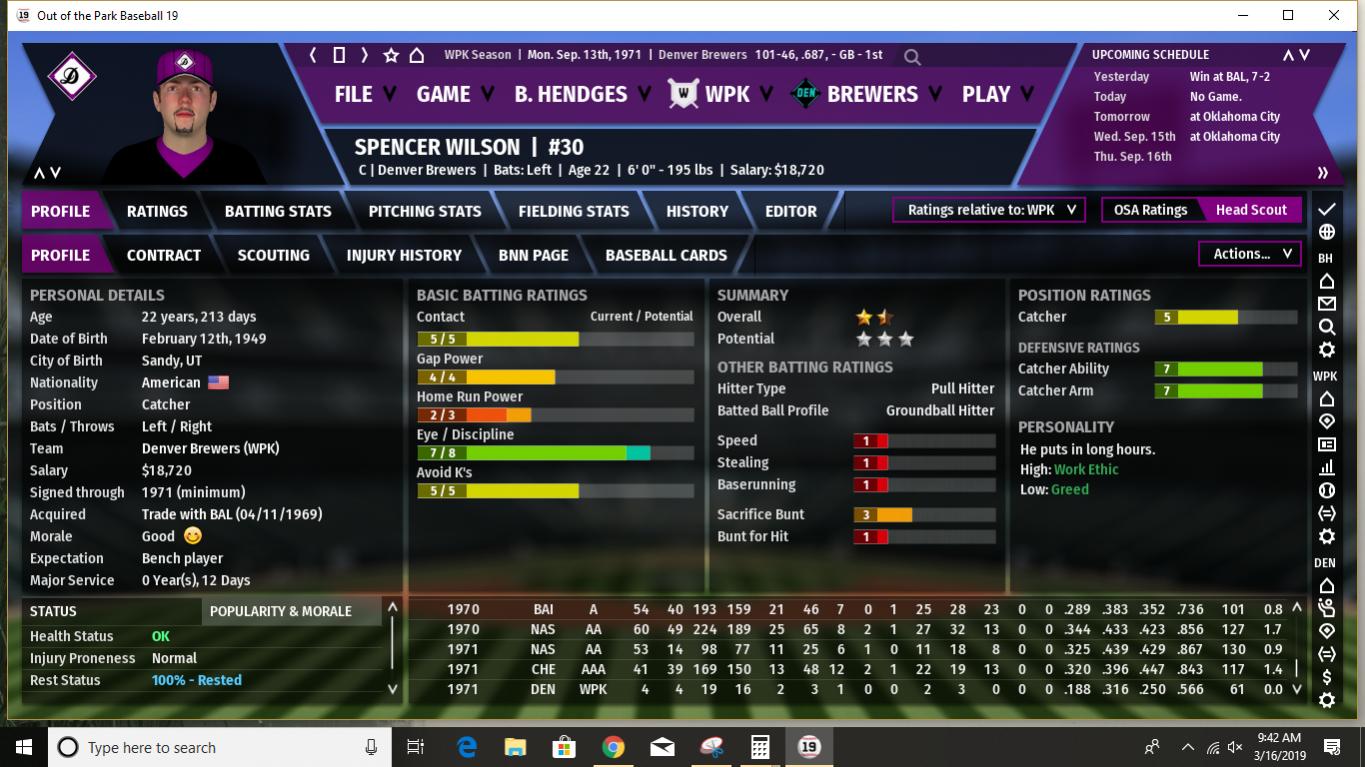Switch to the POPULARITY & MORALE panel
Viewport: 1365px width, 767px height.
tap(280, 611)
